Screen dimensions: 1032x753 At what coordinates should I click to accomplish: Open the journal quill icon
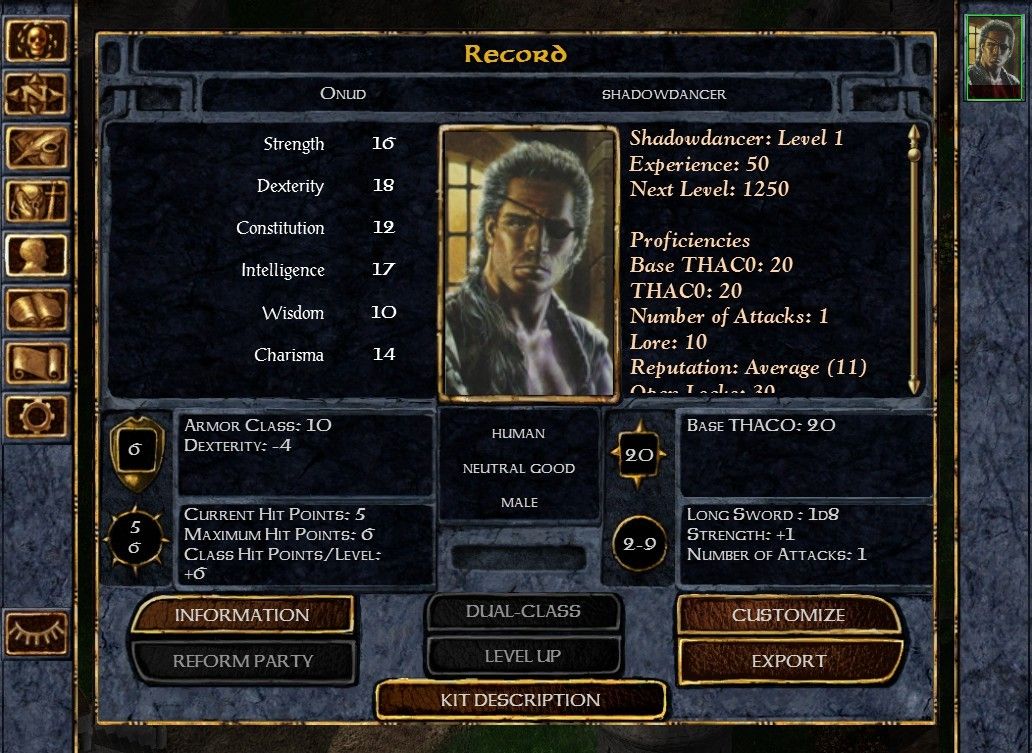tap(37, 147)
